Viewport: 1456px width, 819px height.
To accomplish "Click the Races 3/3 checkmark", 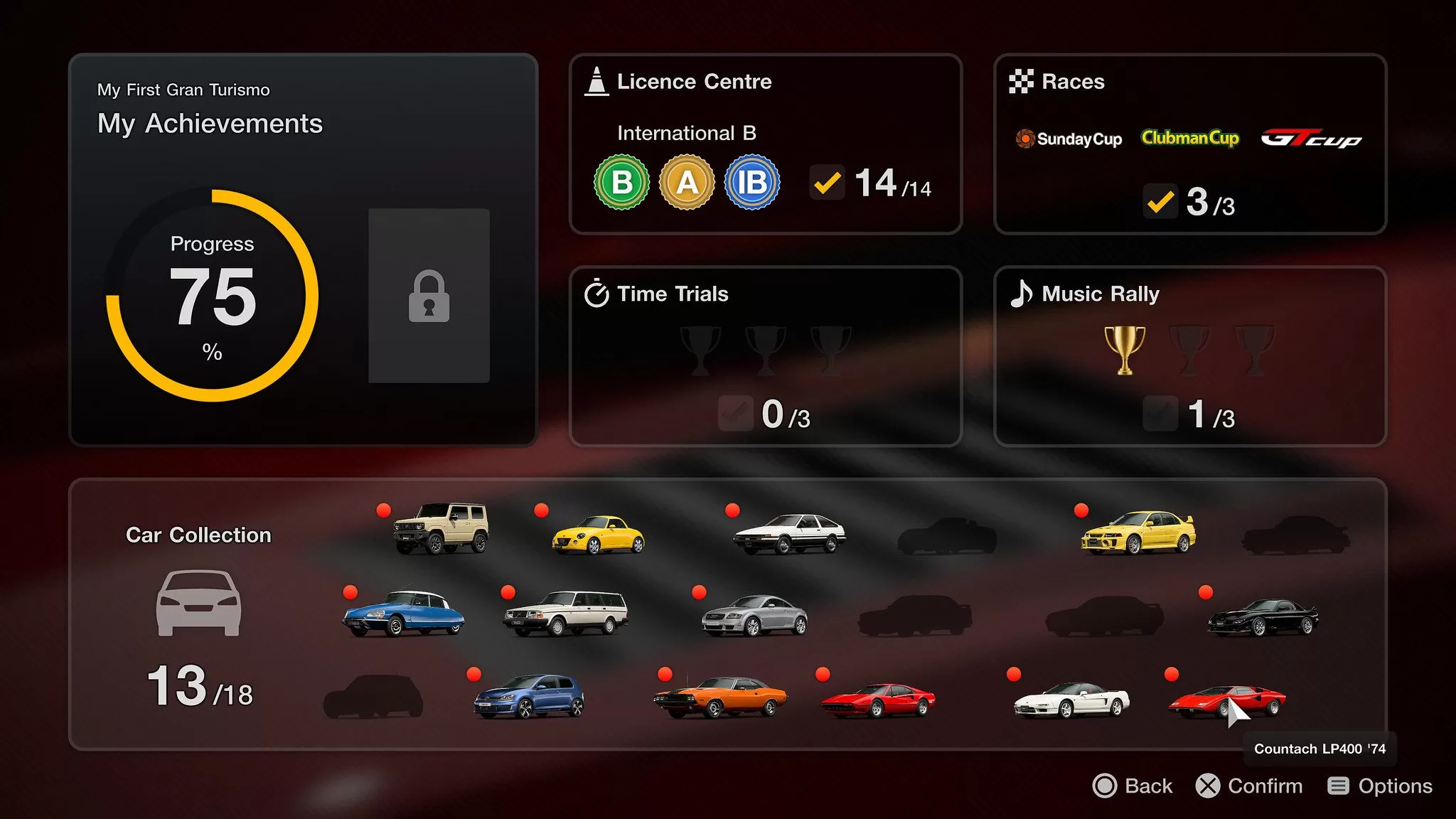I will (x=1160, y=203).
